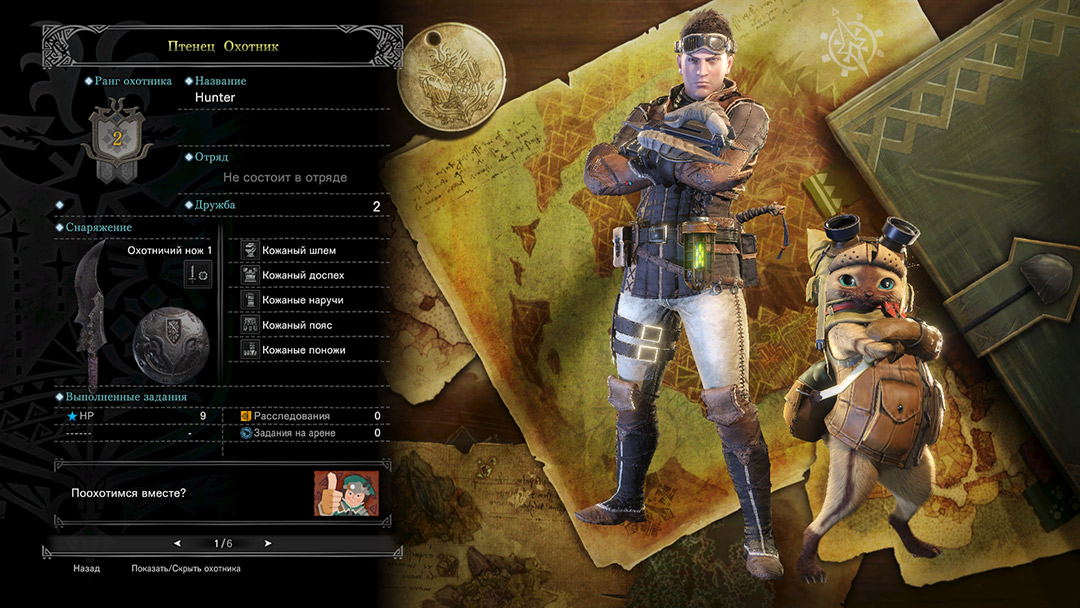Choose the Кожаные наручи equipment row

(303, 300)
